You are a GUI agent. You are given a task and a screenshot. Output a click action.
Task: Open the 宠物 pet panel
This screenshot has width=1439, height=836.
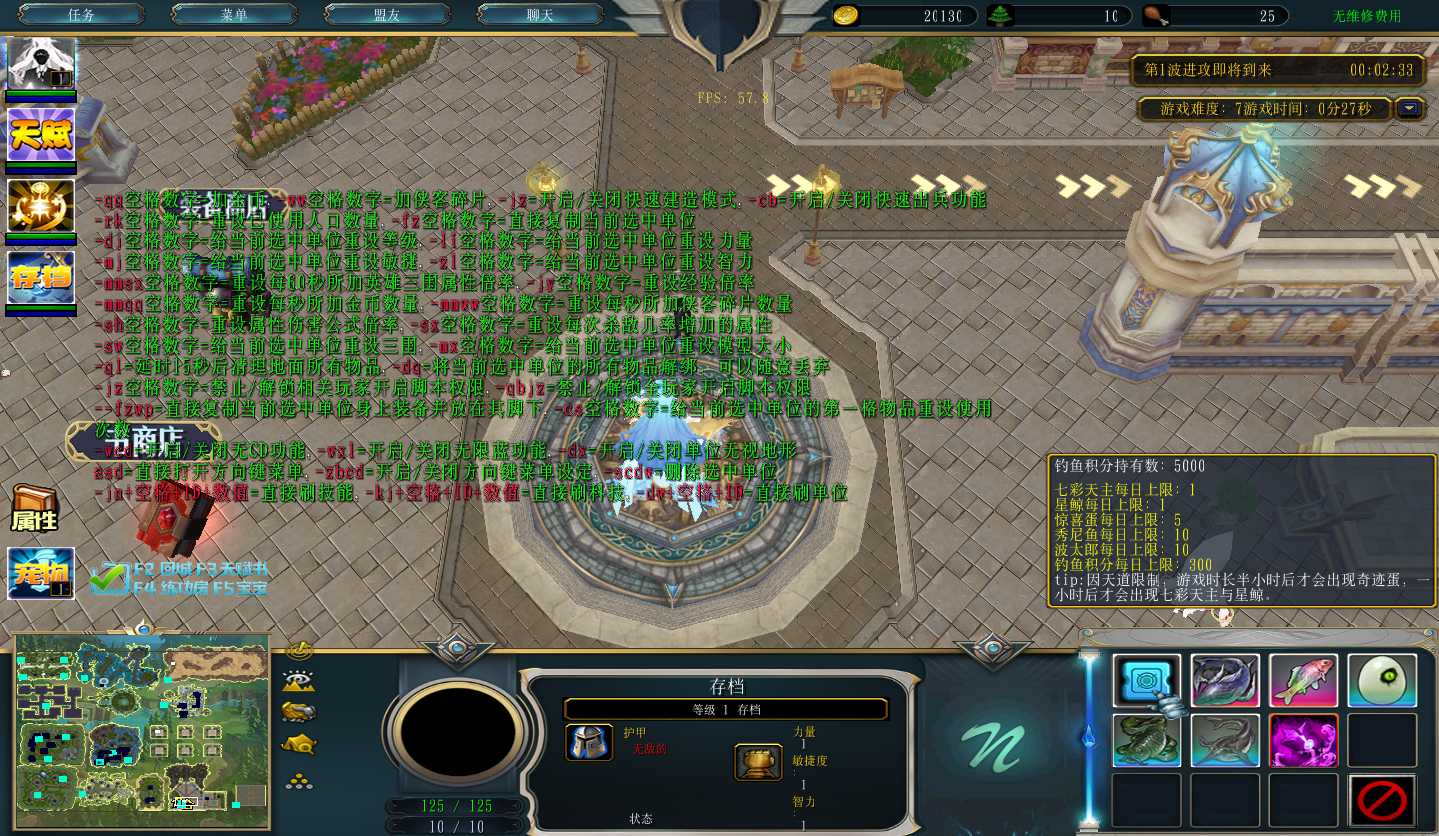tap(41, 573)
